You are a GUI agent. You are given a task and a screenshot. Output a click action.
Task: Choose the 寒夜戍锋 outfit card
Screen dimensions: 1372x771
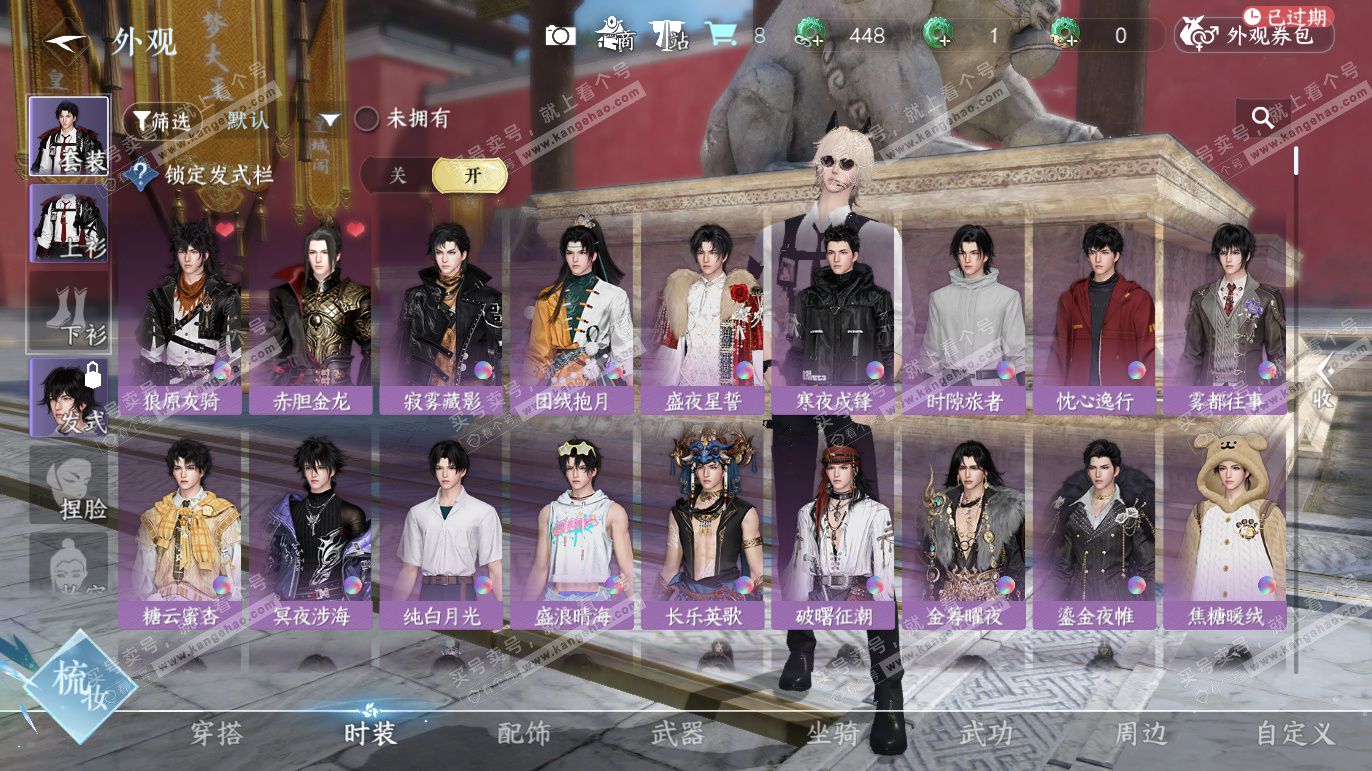(x=832, y=314)
